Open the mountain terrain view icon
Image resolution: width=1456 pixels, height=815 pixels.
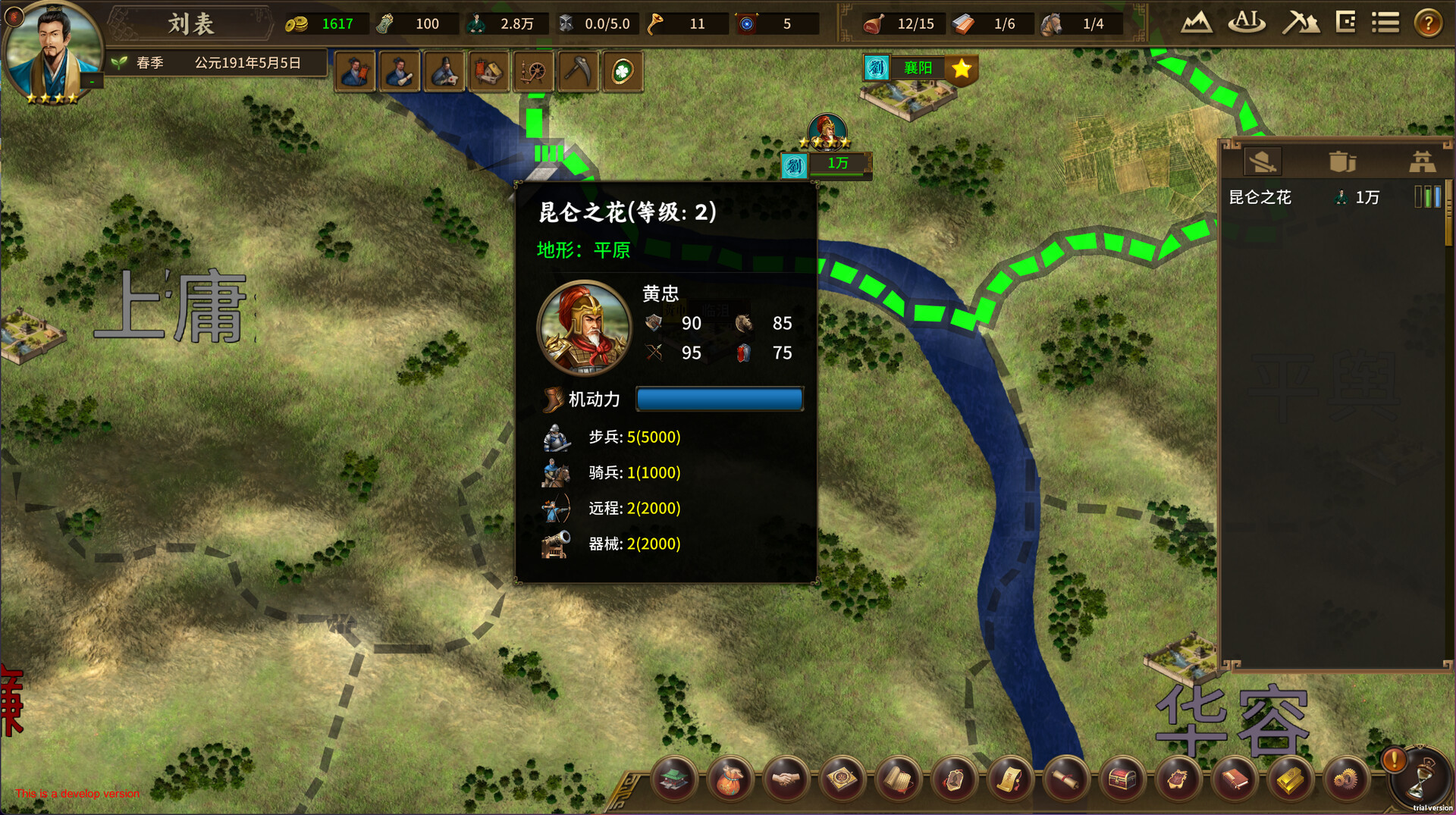click(x=1196, y=23)
